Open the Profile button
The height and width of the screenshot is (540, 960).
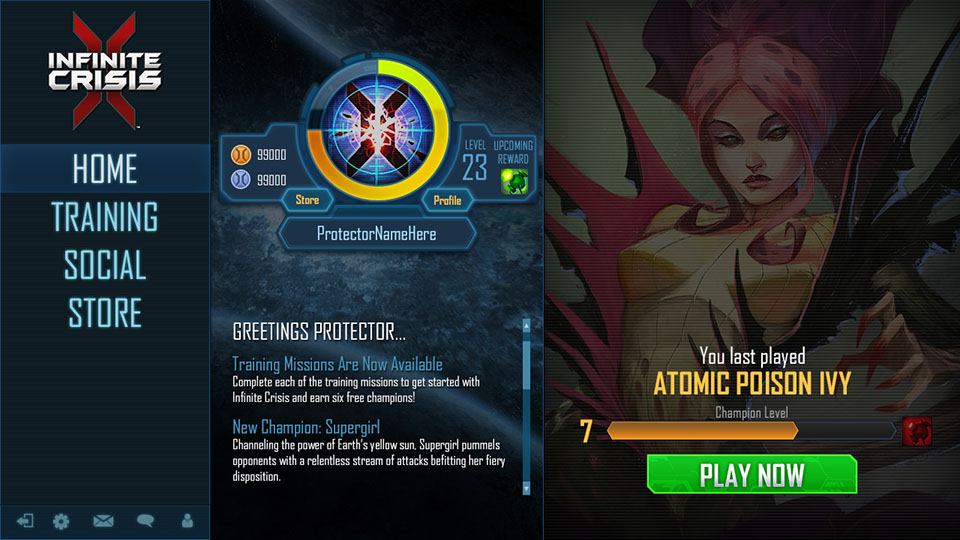pyautogui.click(x=447, y=200)
